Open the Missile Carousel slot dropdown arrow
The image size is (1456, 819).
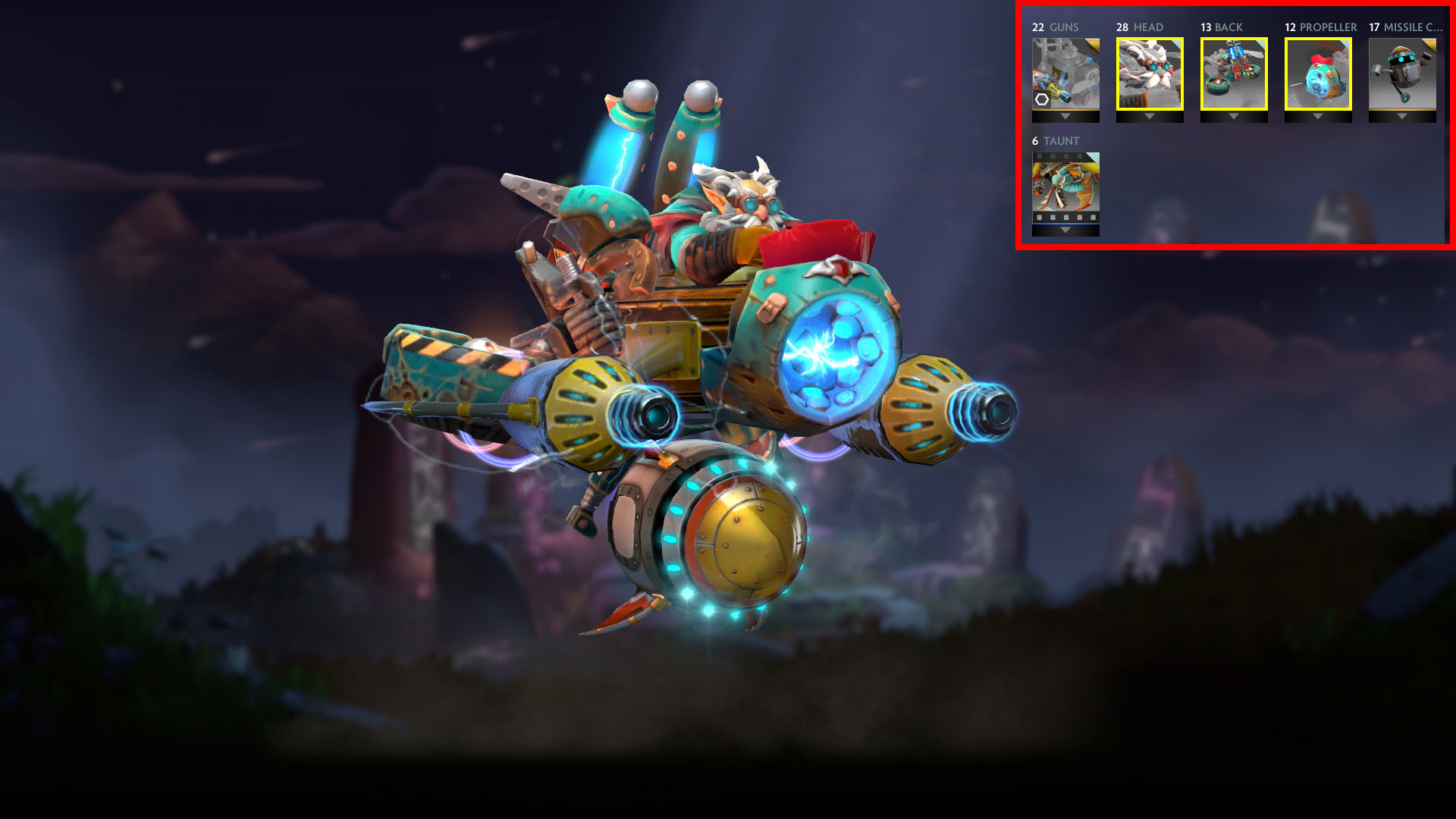pyautogui.click(x=1401, y=118)
